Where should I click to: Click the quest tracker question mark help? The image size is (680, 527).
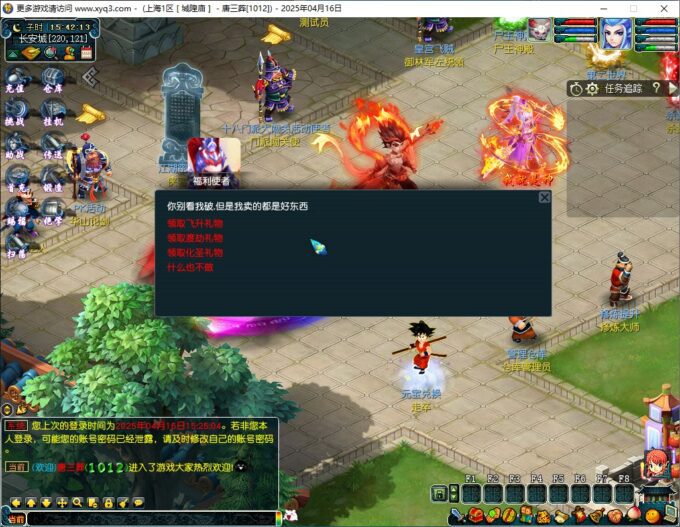pyautogui.click(x=656, y=88)
